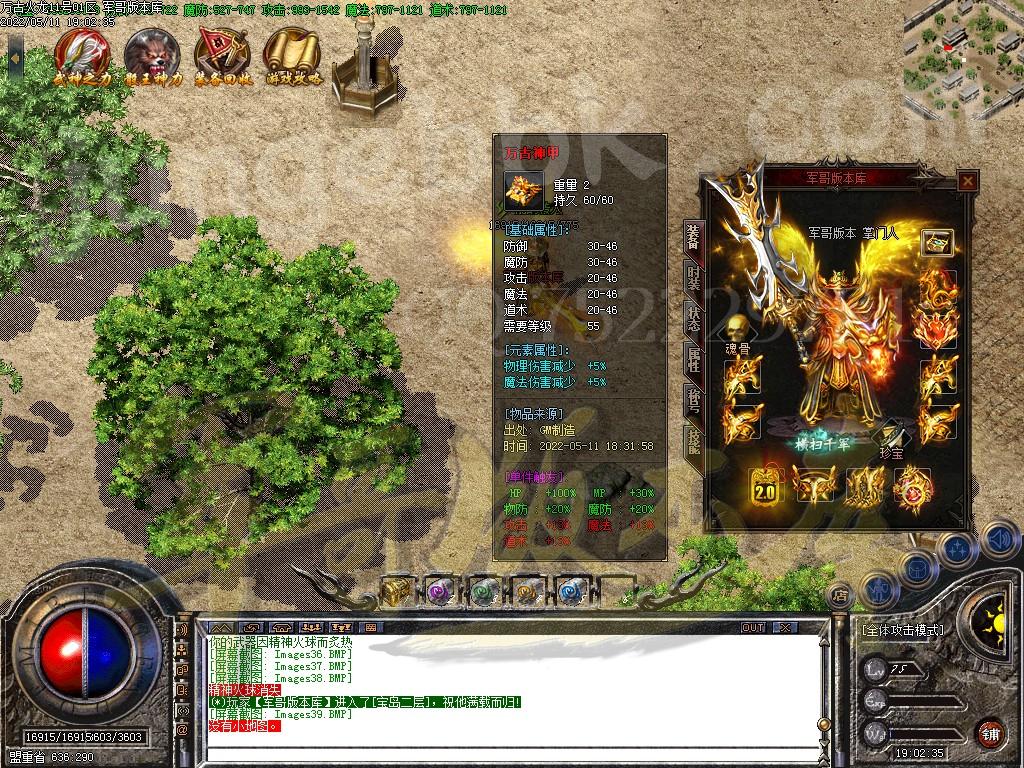Switch to the 状态 tab
The height and width of the screenshot is (768, 1024).
coord(693,318)
